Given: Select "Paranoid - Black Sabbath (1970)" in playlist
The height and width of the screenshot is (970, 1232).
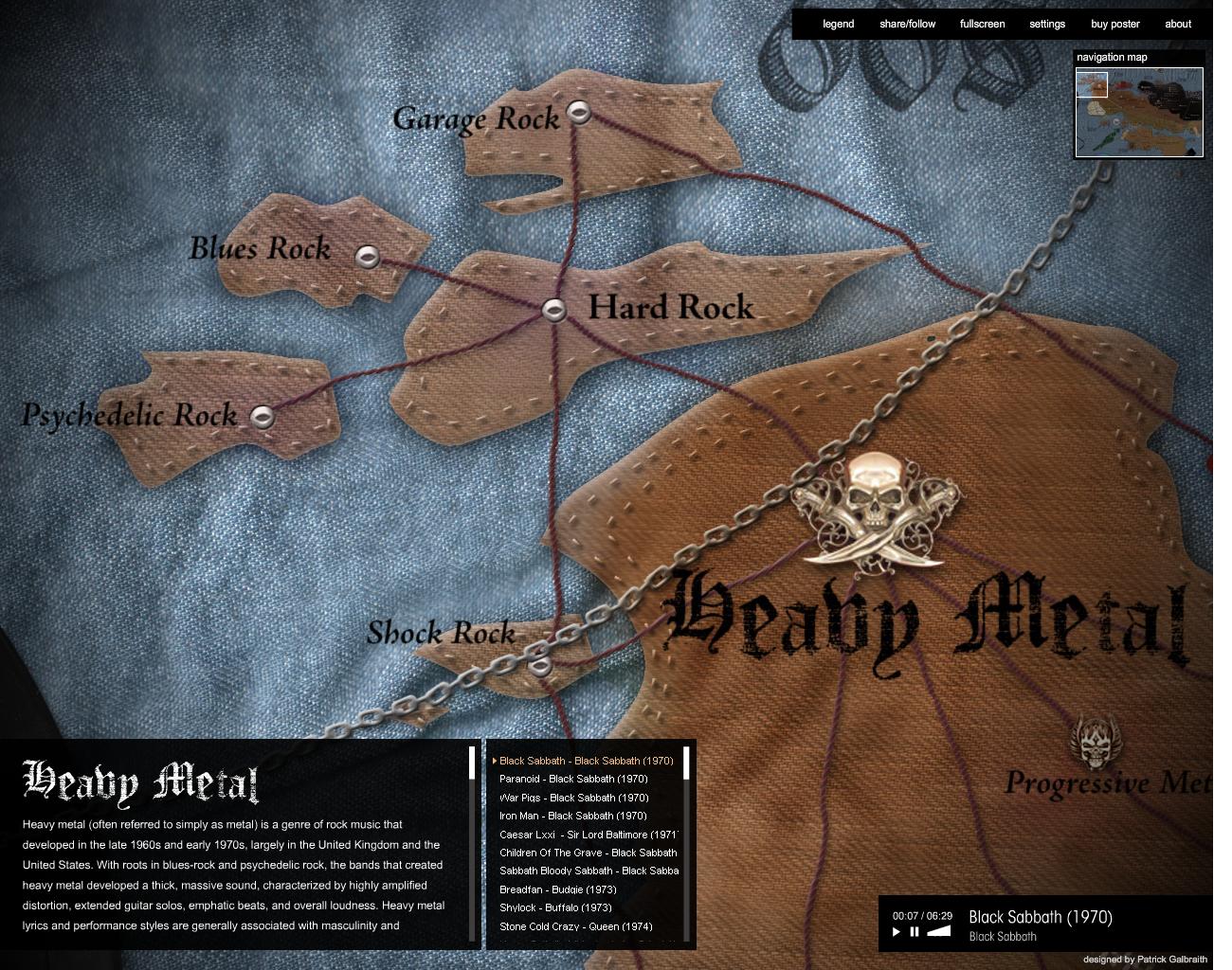Looking at the screenshot, I should (x=574, y=779).
